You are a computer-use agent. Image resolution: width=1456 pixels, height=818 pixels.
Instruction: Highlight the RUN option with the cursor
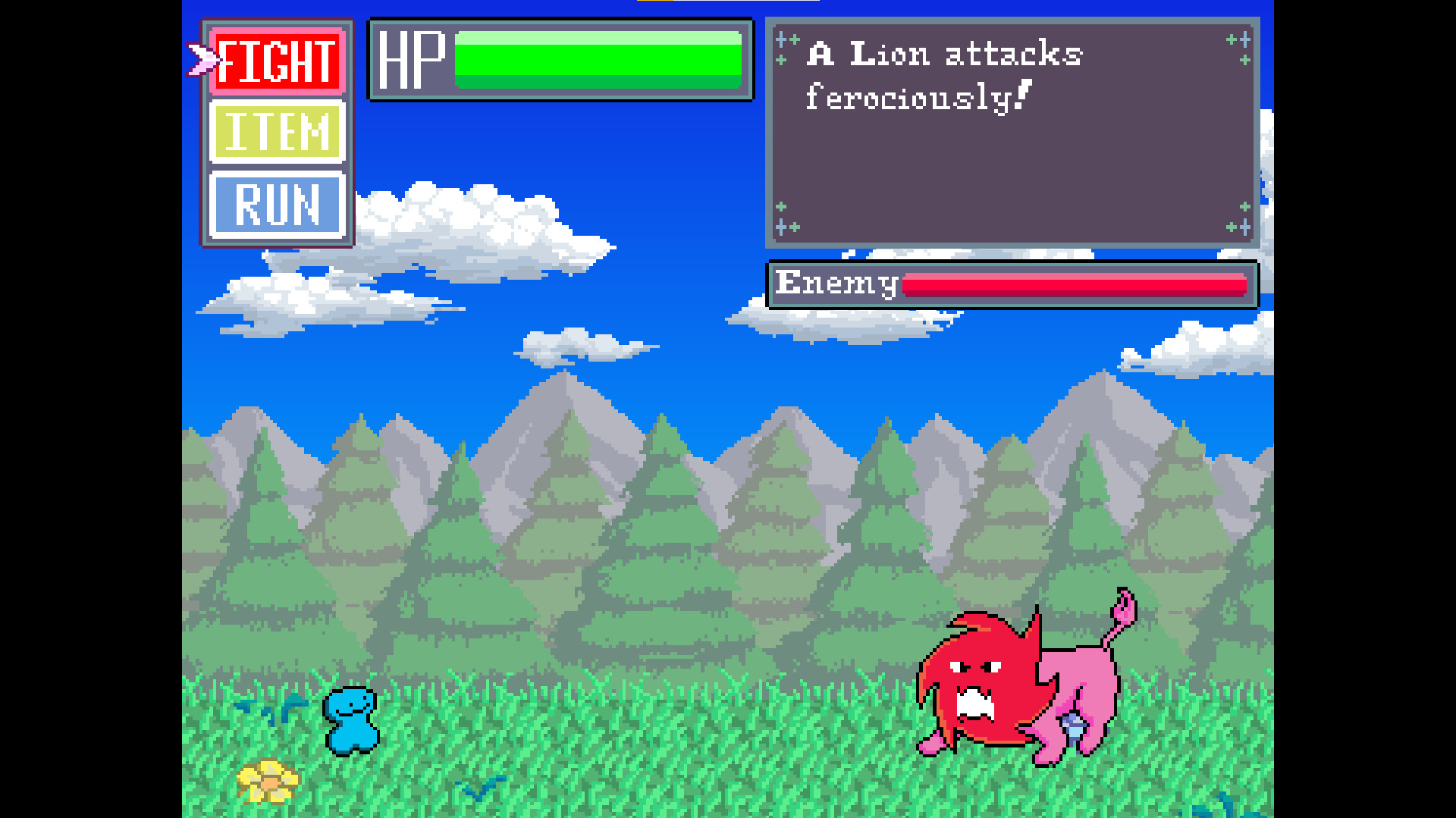(277, 205)
